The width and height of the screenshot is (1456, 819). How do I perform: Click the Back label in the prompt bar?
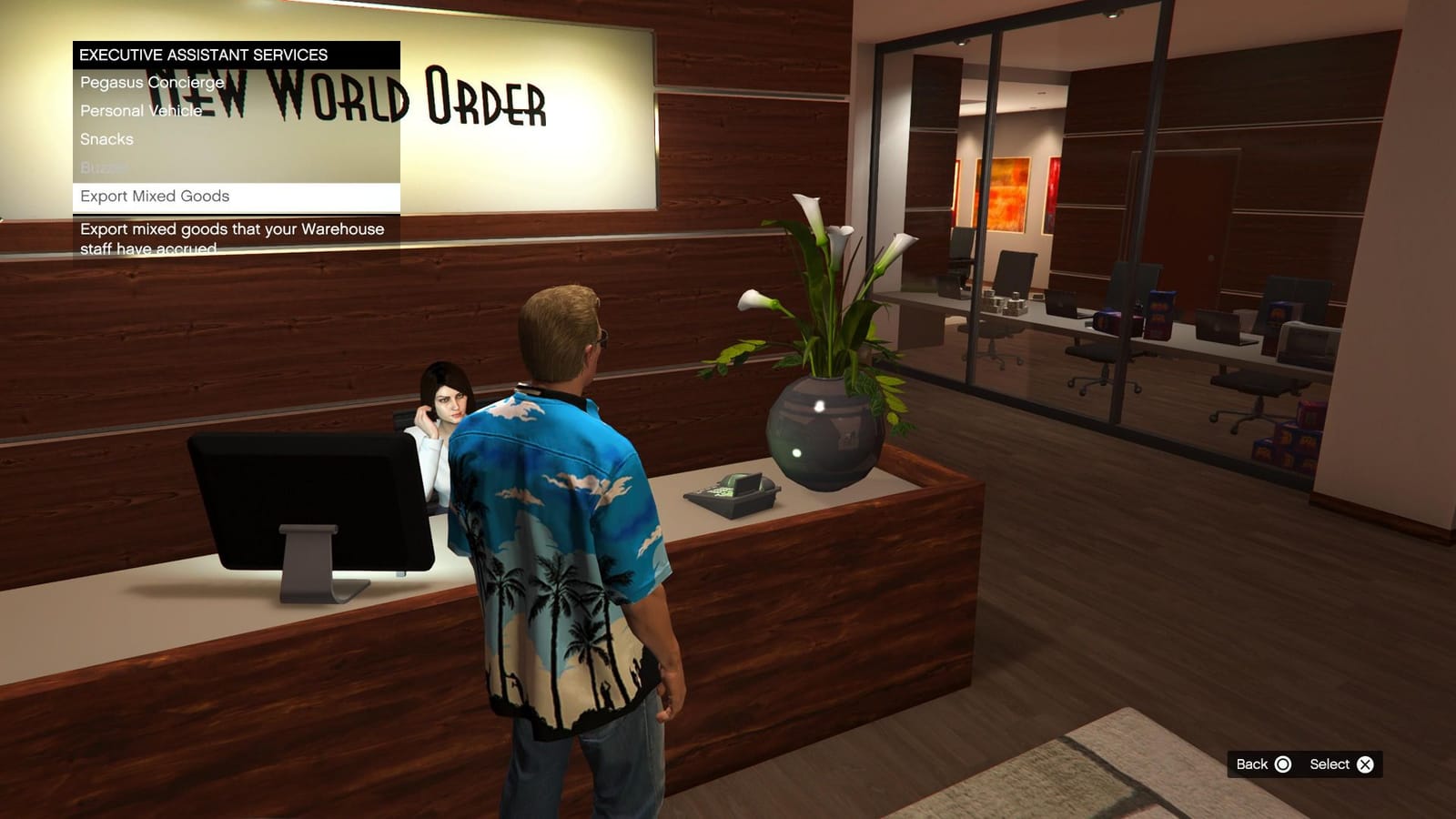tap(1252, 764)
